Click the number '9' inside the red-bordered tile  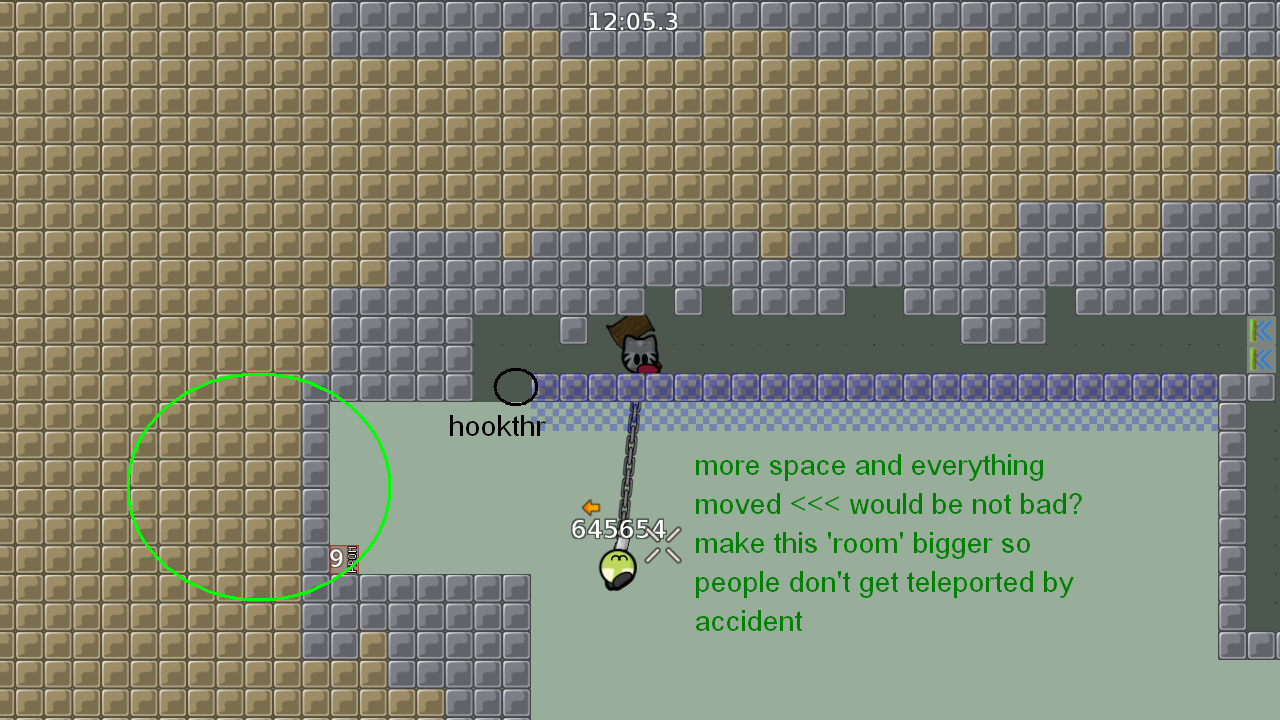[x=335, y=558]
